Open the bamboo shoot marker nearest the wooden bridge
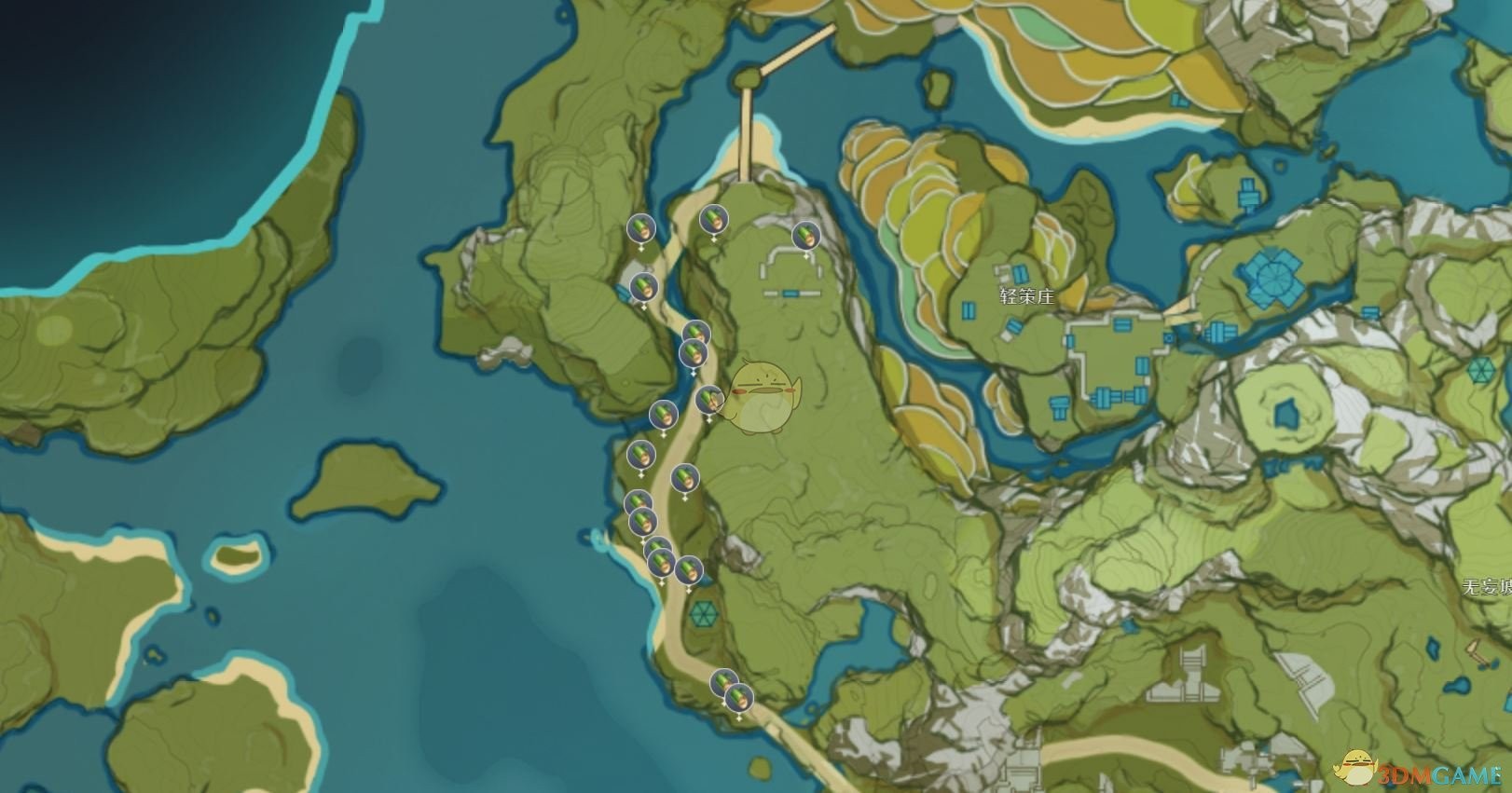The image size is (1512, 793). pos(712,220)
